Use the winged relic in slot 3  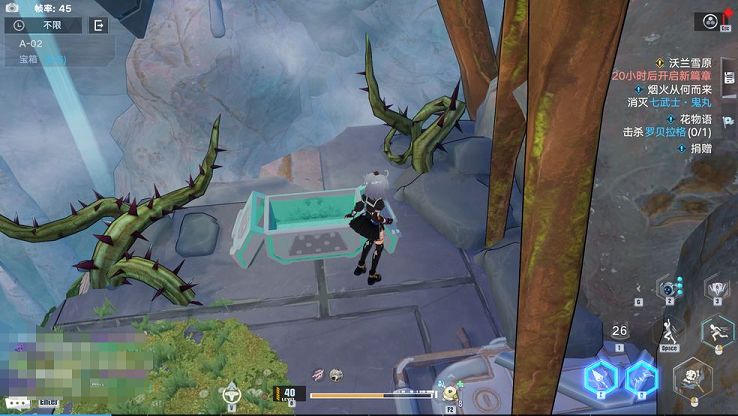pos(716,288)
